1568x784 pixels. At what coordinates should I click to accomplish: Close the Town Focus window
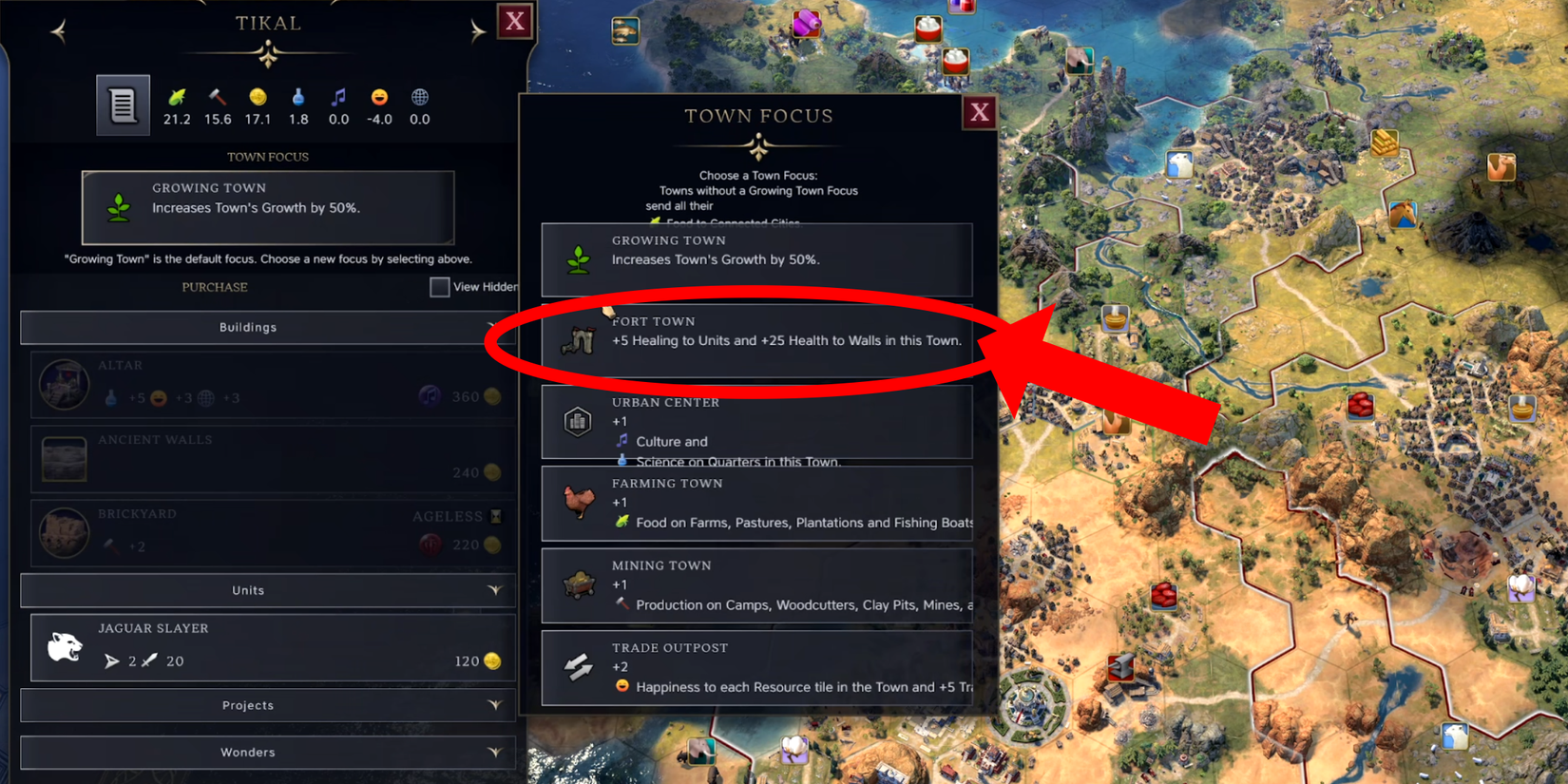(x=980, y=111)
